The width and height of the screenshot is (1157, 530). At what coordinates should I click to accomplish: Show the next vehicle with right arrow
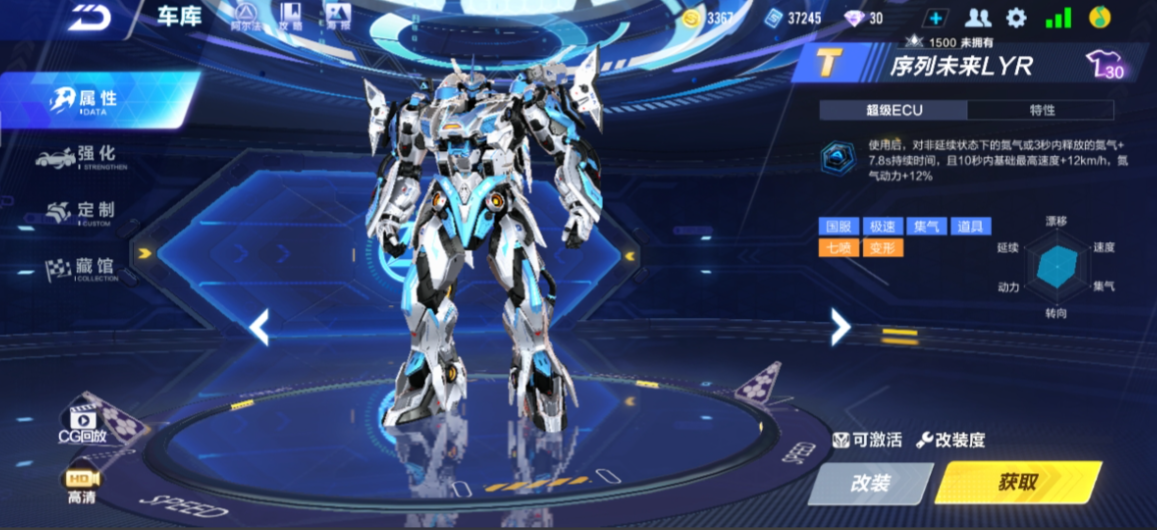(x=840, y=326)
